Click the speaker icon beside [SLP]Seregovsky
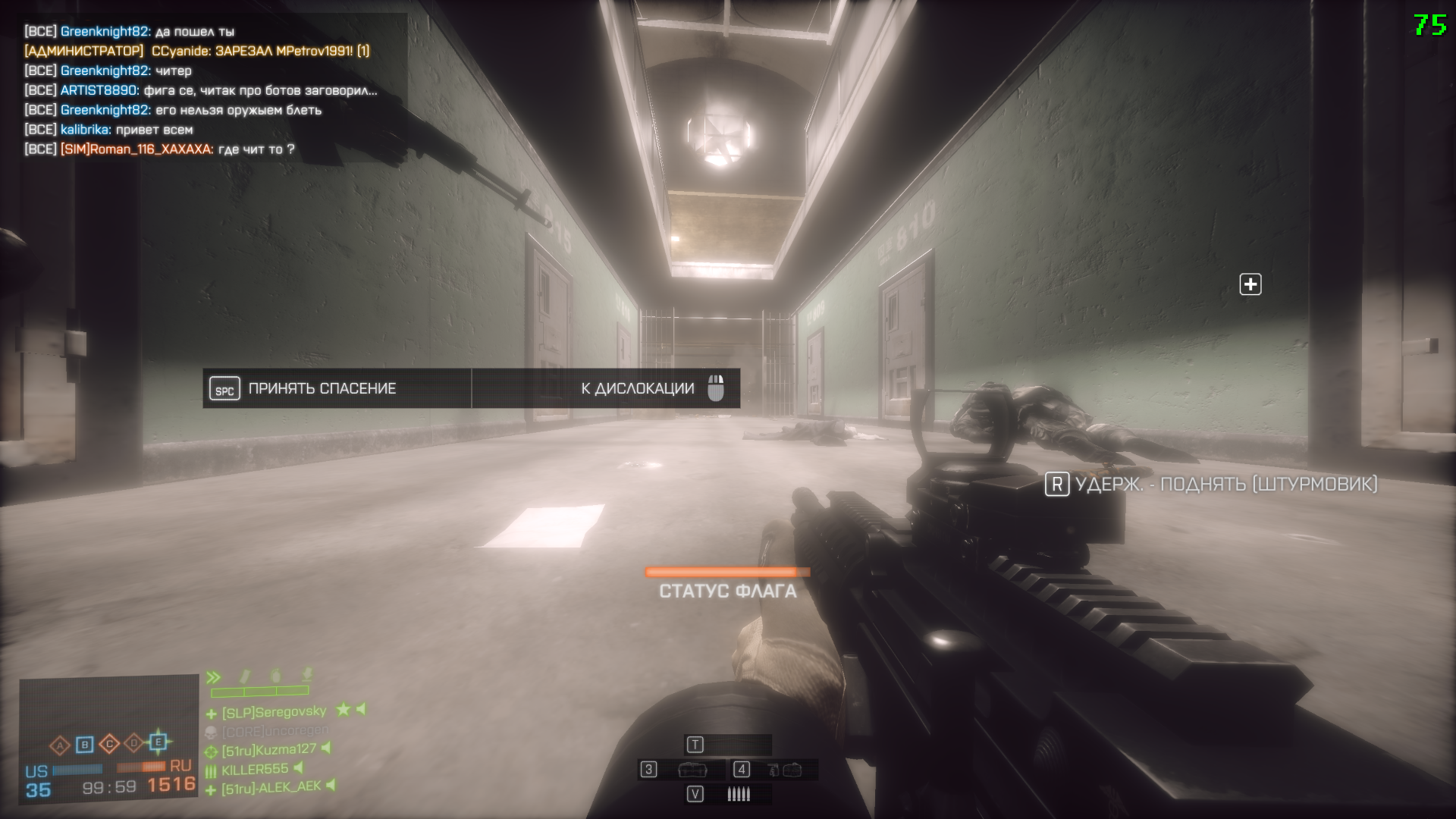This screenshot has width=1456, height=819. tap(362, 709)
